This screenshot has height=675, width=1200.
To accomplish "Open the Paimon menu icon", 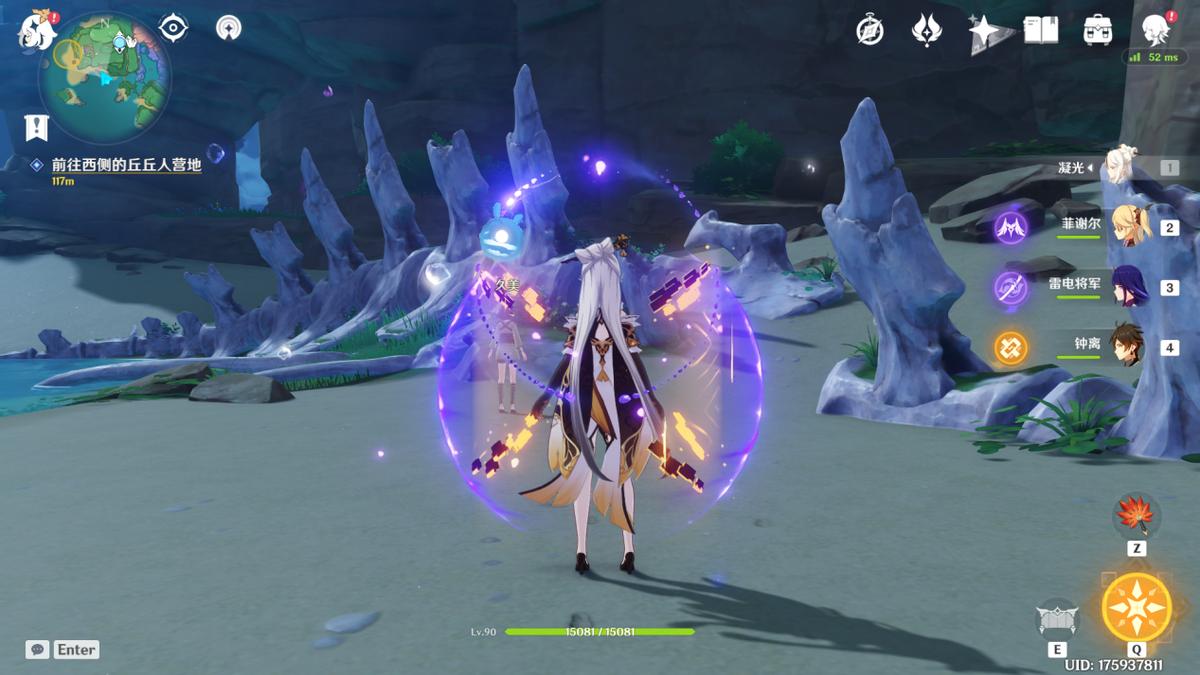I will pyautogui.click(x=38, y=31).
